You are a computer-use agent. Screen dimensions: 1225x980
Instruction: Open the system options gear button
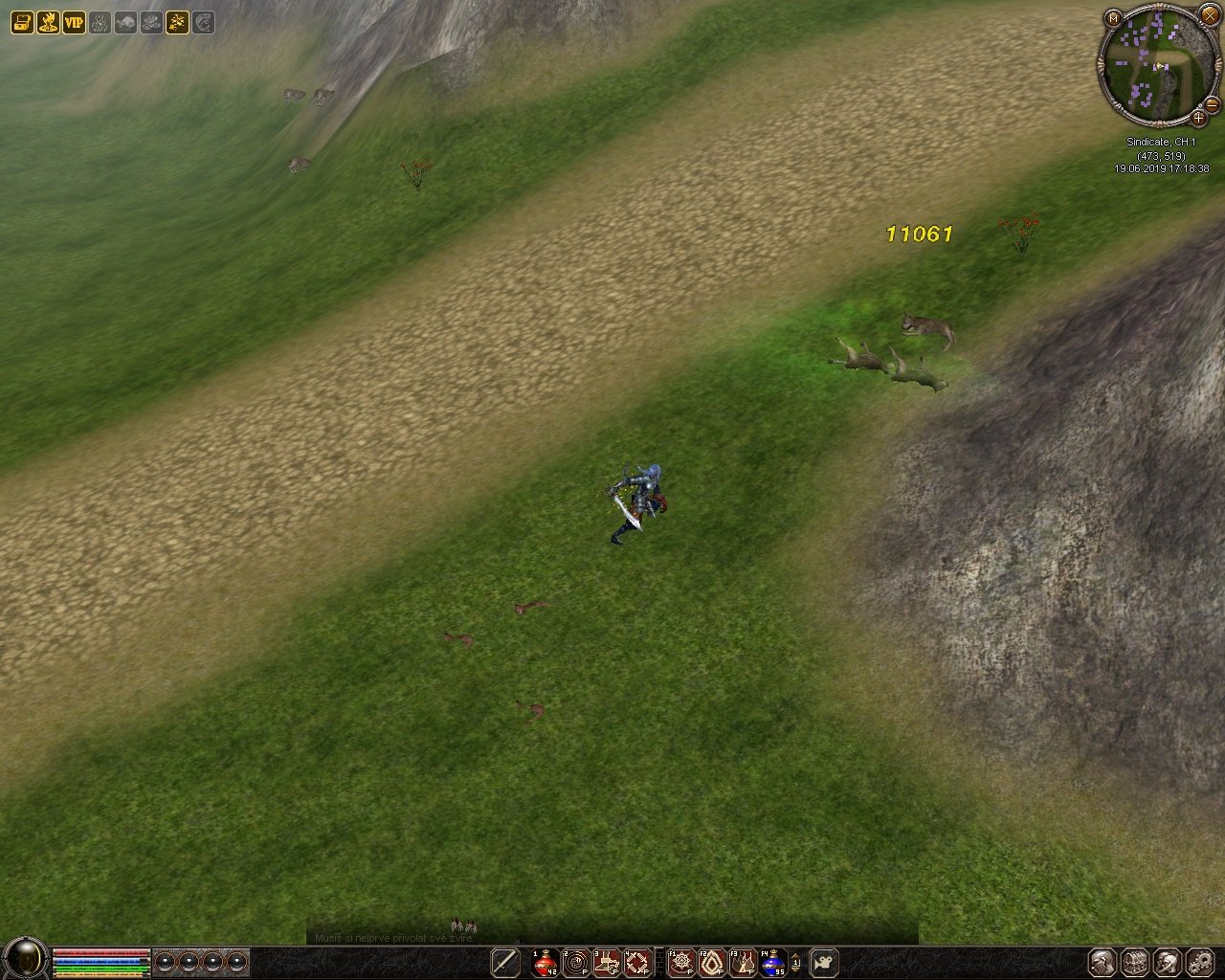[x=1200, y=962]
